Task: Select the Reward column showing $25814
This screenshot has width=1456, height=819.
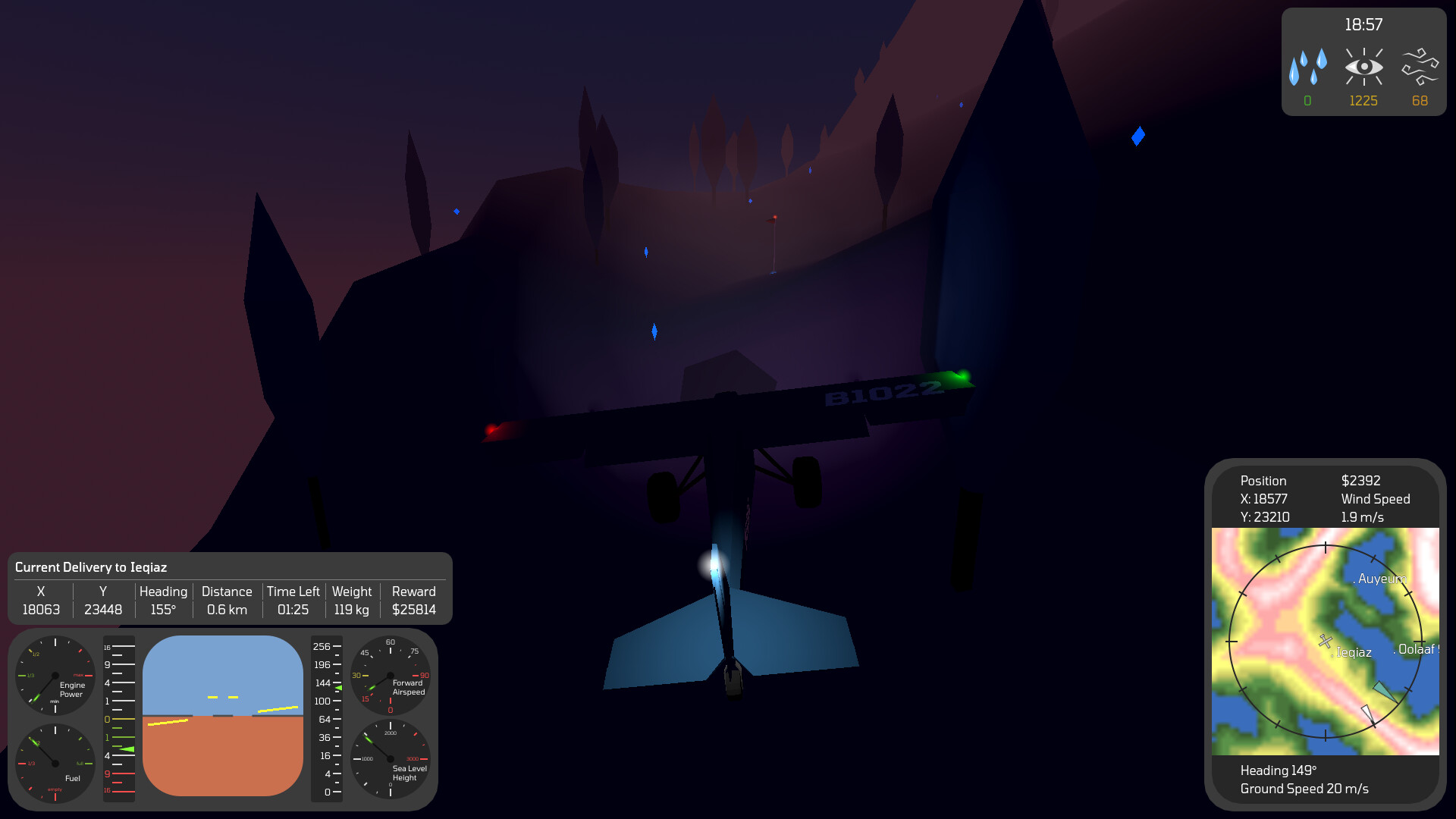Action: tap(413, 610)
